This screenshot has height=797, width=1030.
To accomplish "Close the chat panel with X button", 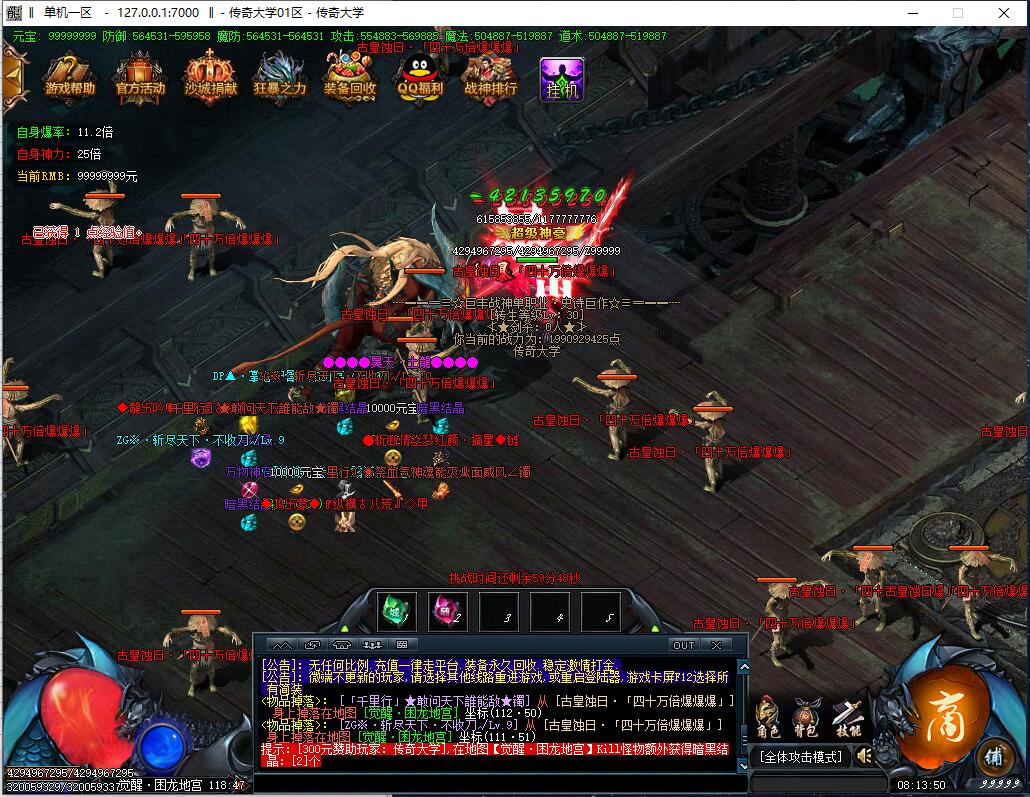I will pos(716,645).
